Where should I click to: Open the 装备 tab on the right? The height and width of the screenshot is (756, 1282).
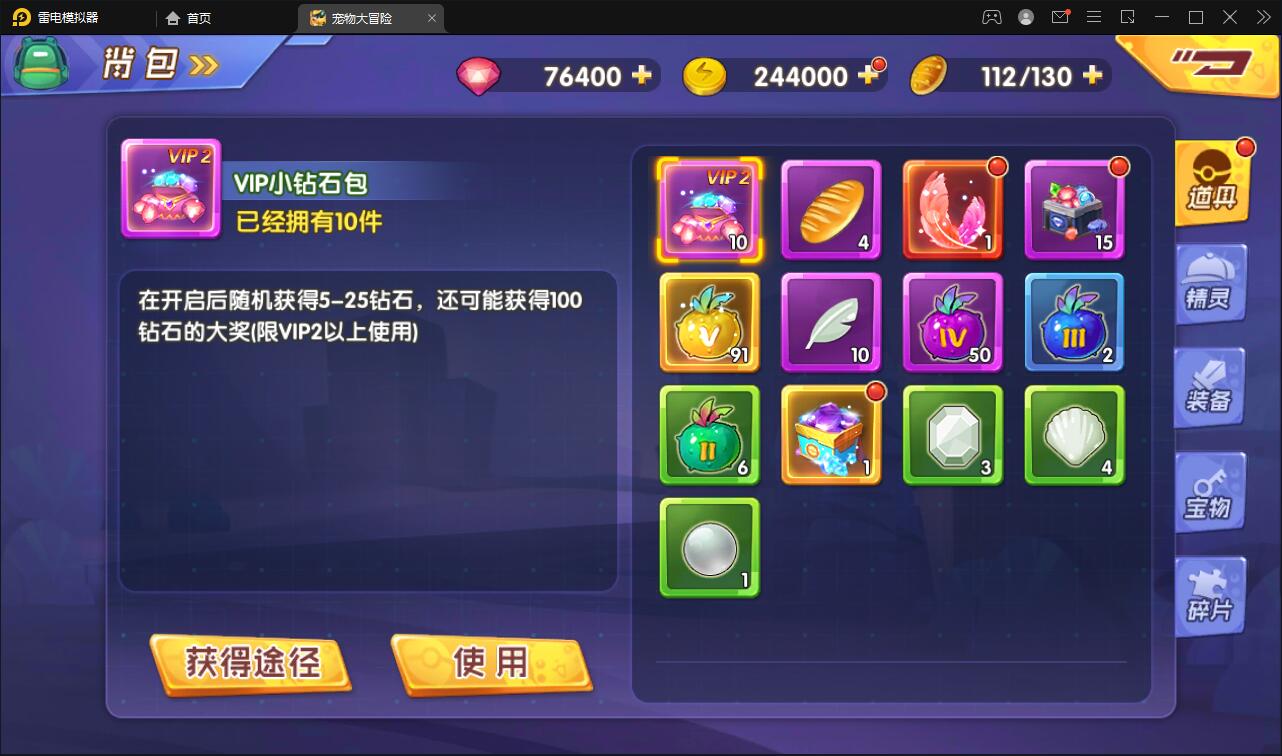click(x=1210, y=389)
